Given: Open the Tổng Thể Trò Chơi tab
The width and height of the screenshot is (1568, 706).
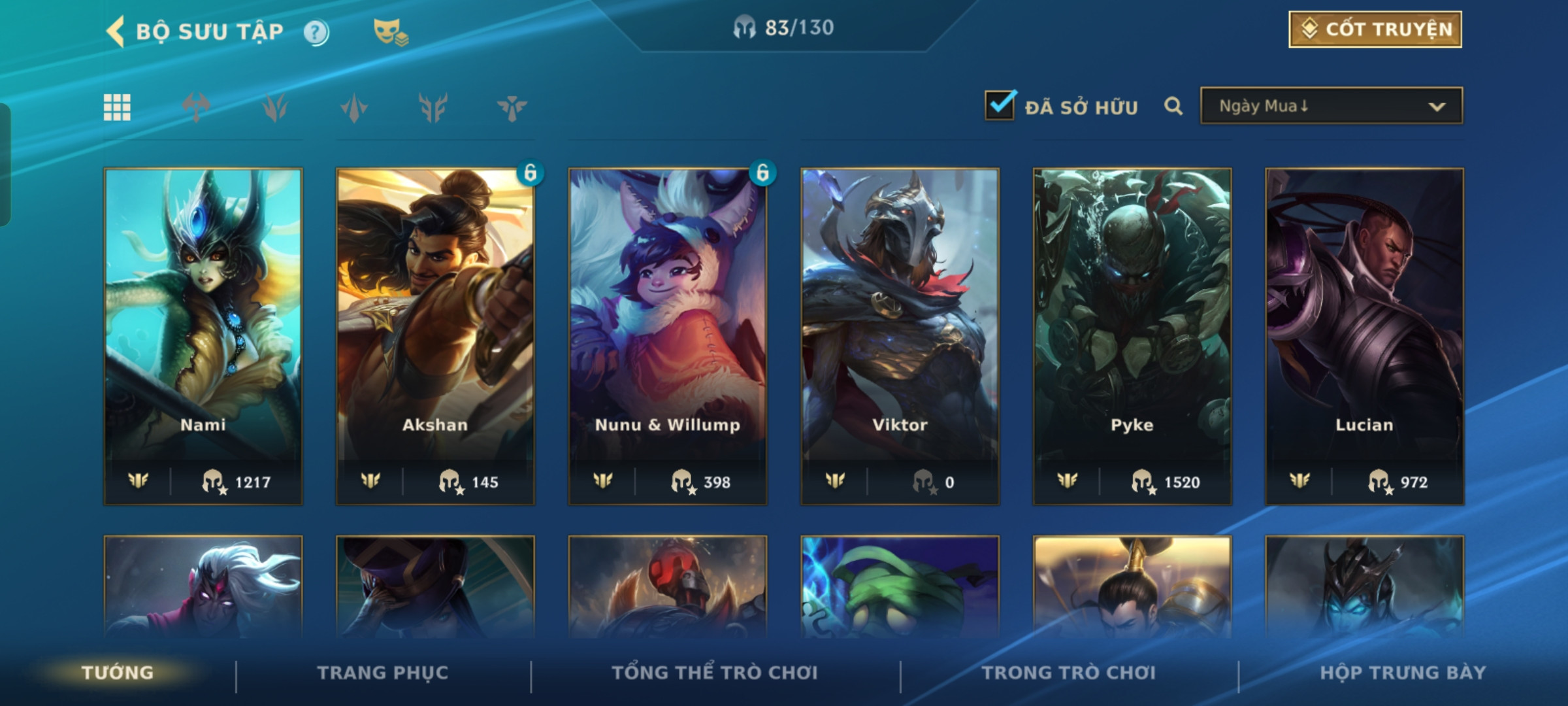Looking at the screenshot, I should coord(715,673).
